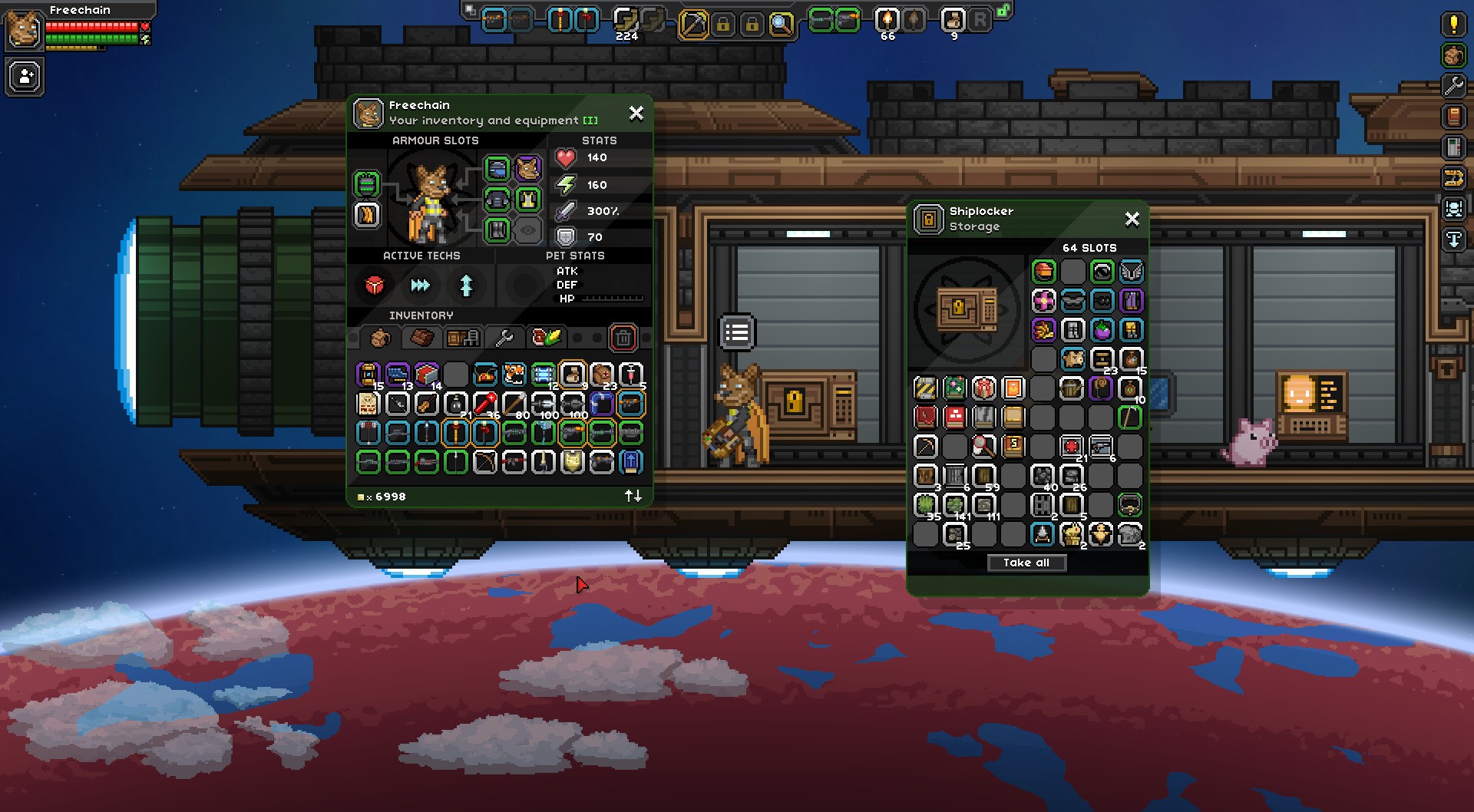Open the codex book icon in sidebar

pos(1454,116)
